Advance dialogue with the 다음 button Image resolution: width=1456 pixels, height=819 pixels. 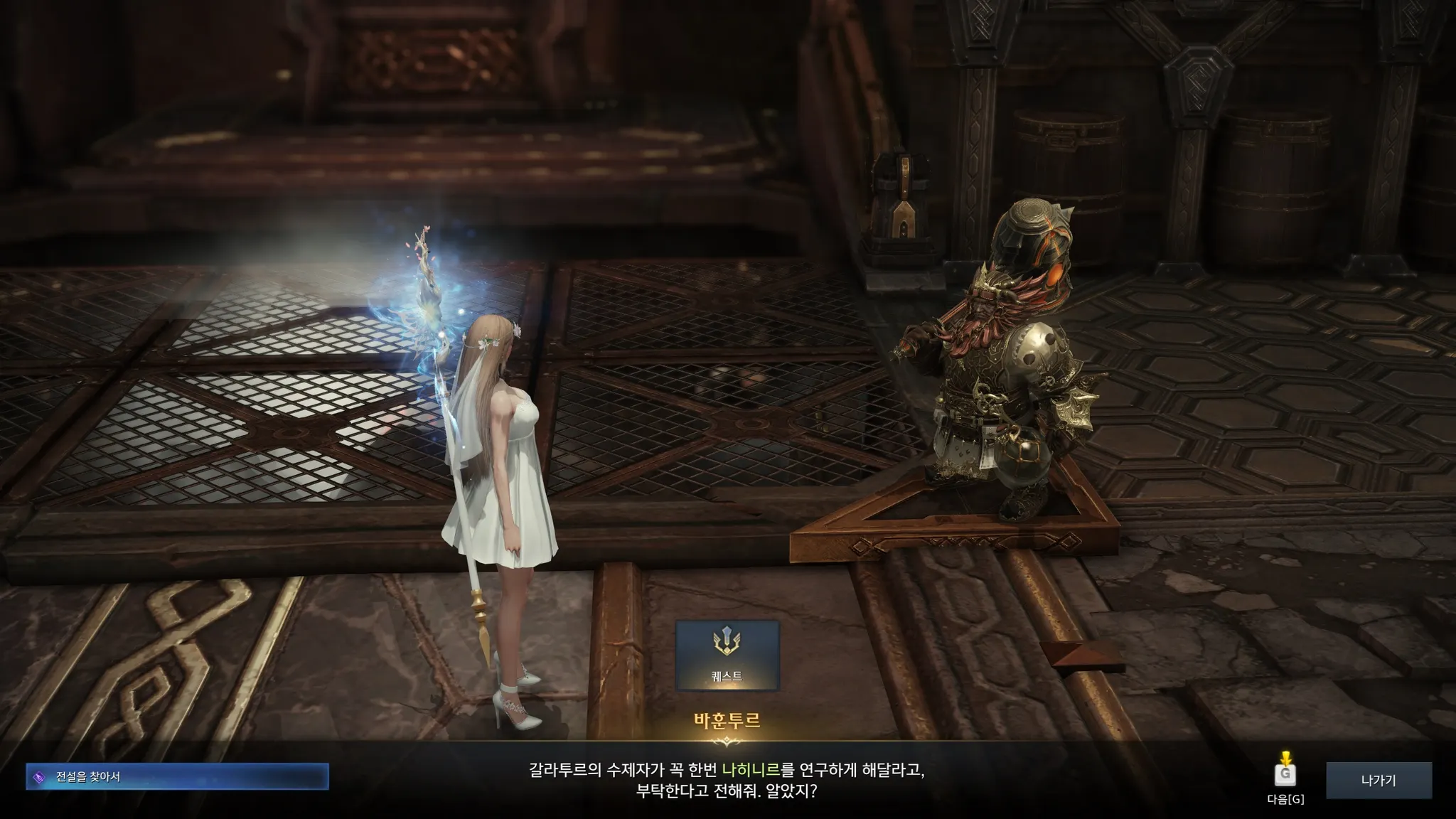[1285, 776]
